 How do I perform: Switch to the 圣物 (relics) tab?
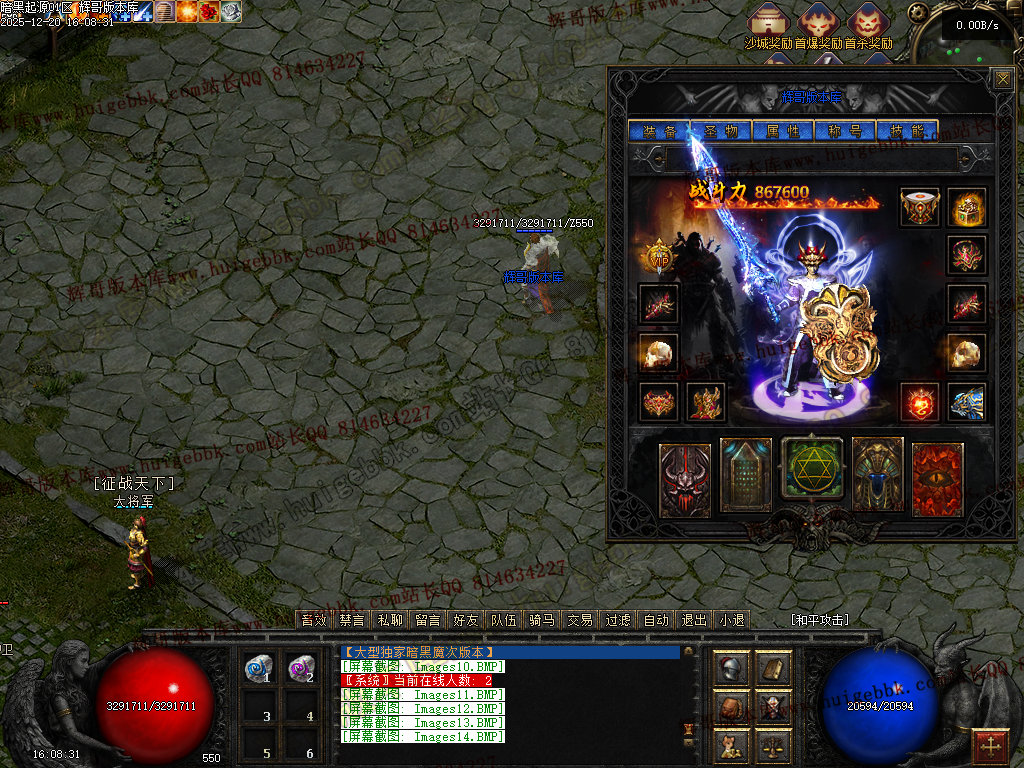[x=720, y=131]
